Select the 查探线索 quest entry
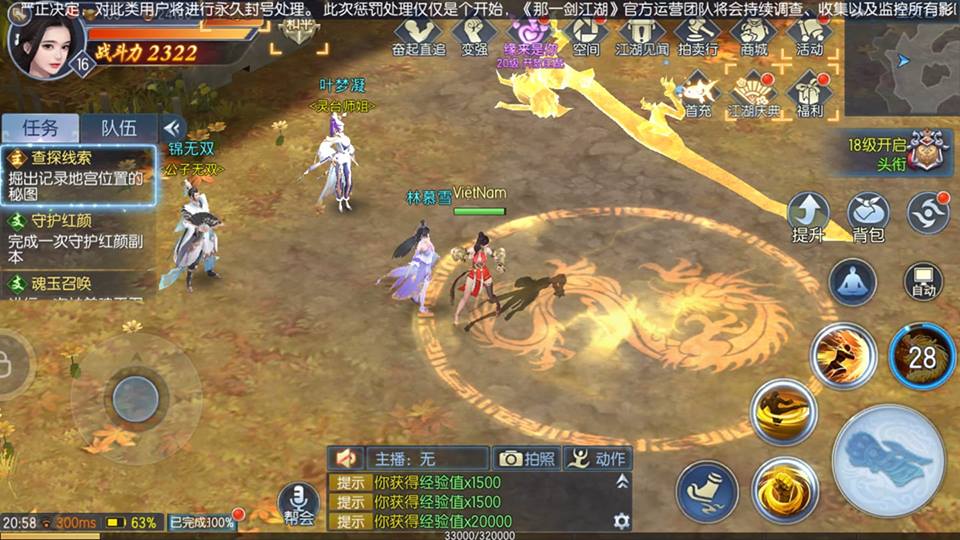960x540 pixels. (78, 175)
